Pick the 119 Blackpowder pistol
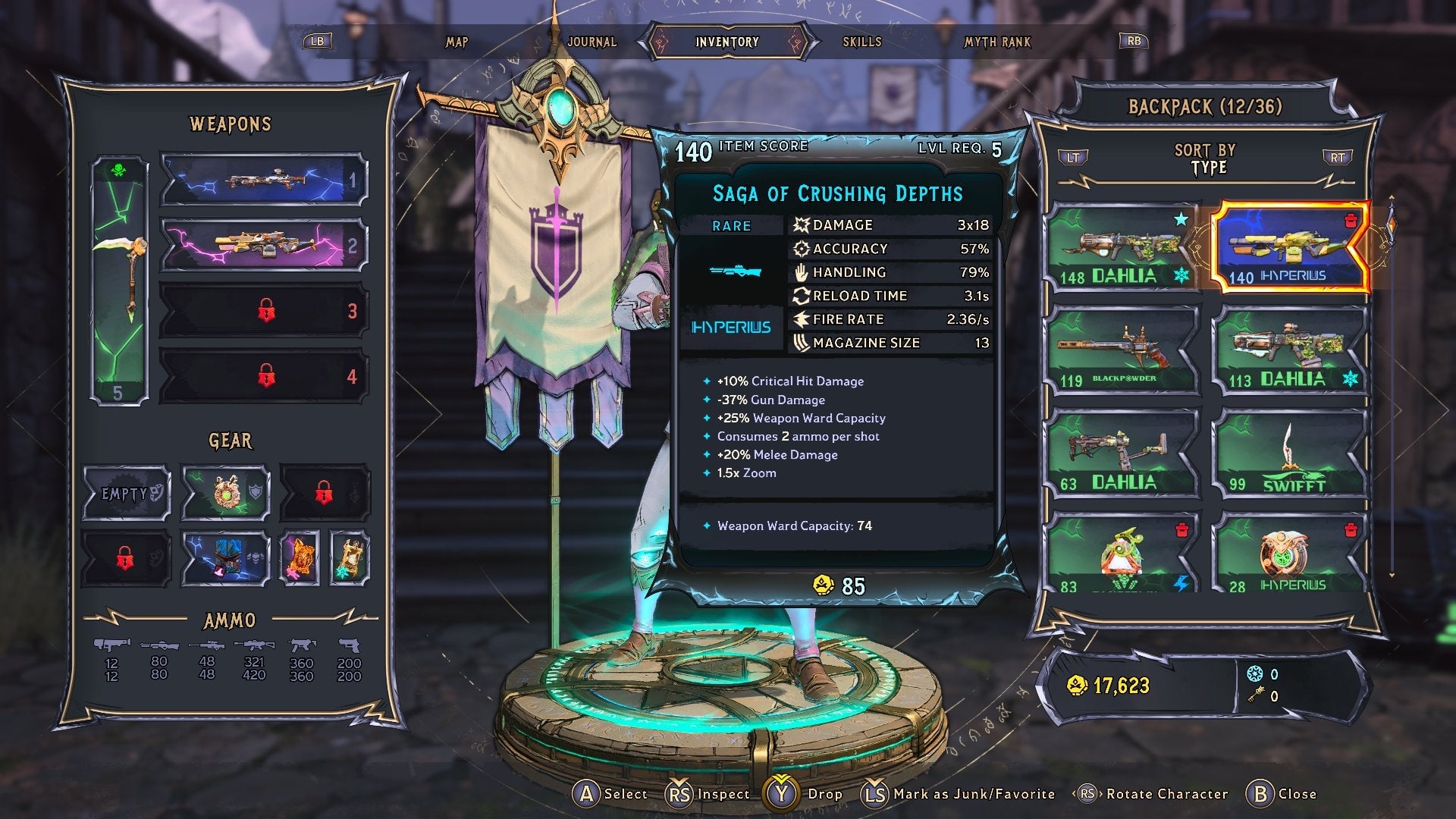The height and width of the screenshot is (819, 1456). pyautogui.click(x=1122, y=350)
